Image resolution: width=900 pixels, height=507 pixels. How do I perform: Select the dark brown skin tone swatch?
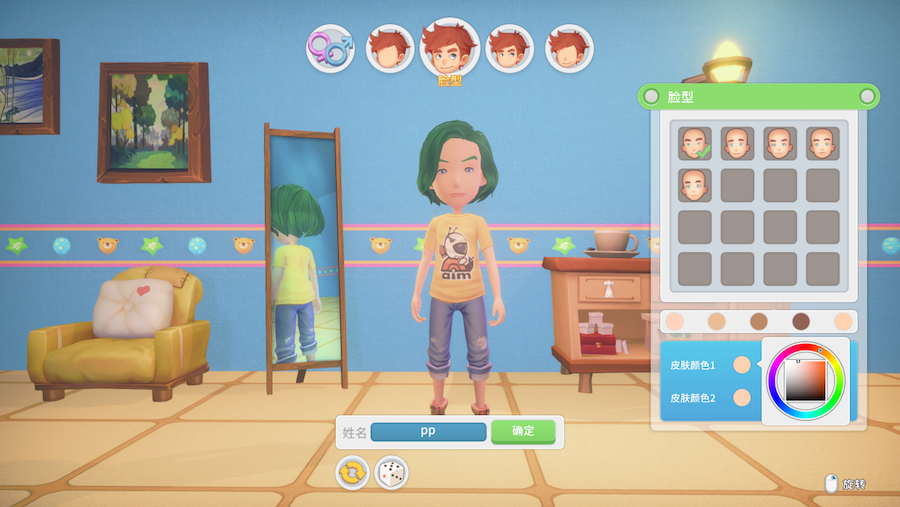tap(801, 321)
